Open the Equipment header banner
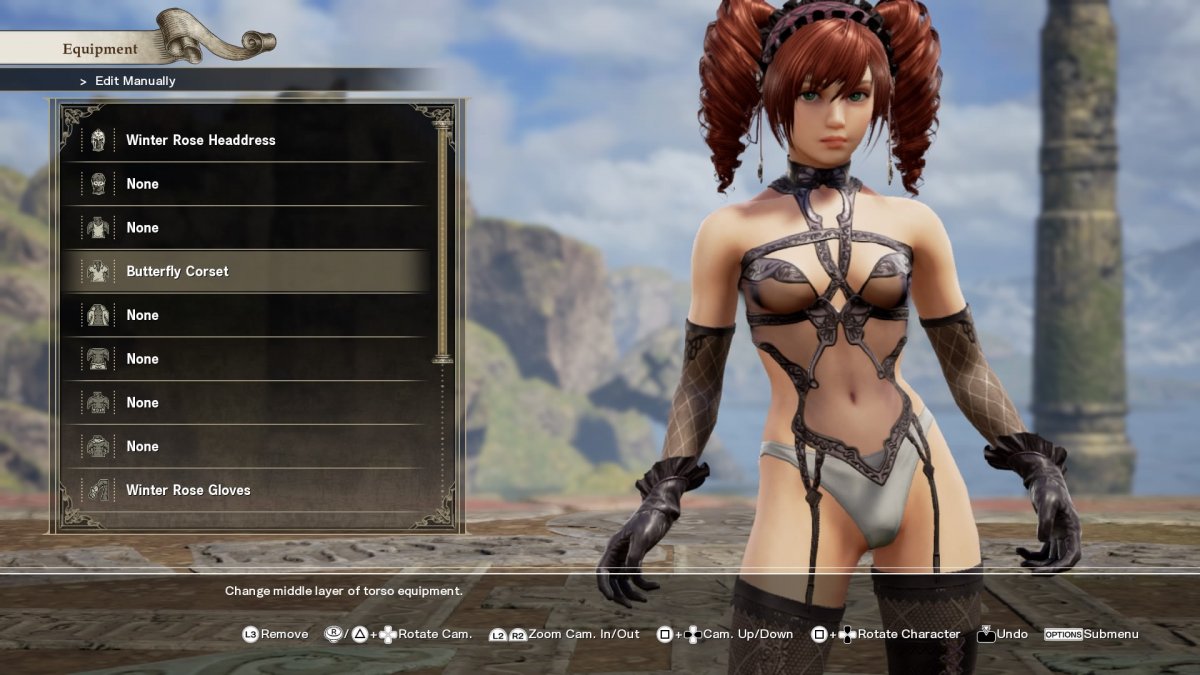 click(x=101, y=49)
